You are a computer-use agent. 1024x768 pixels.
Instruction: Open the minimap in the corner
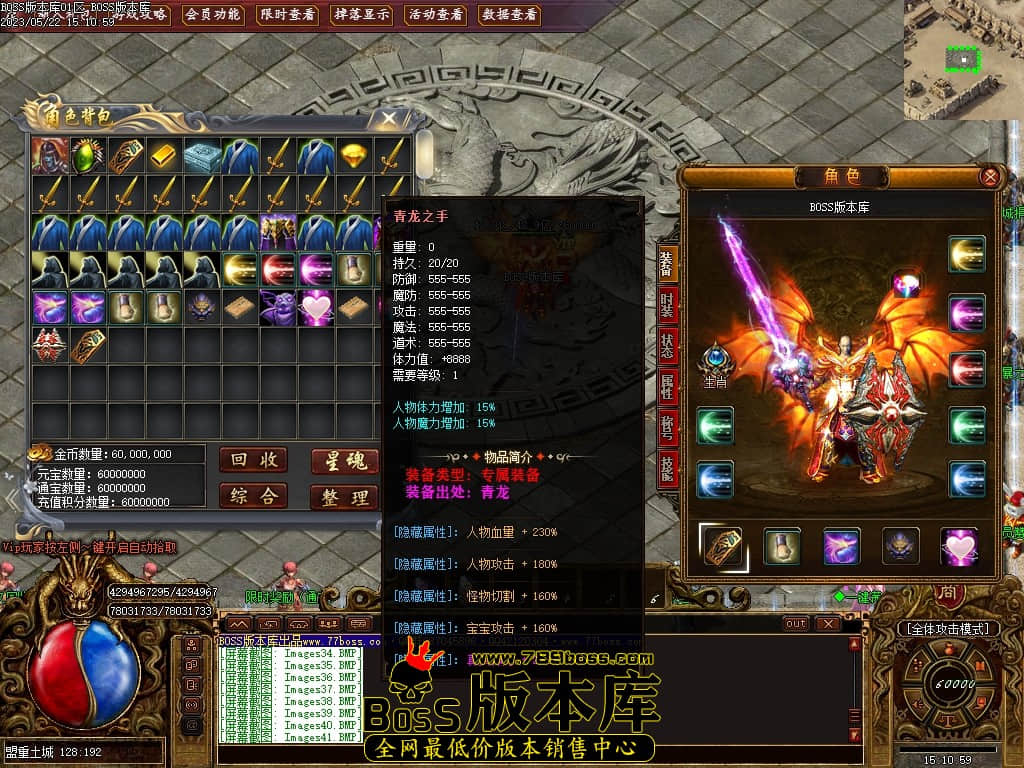tap(963, 59)
